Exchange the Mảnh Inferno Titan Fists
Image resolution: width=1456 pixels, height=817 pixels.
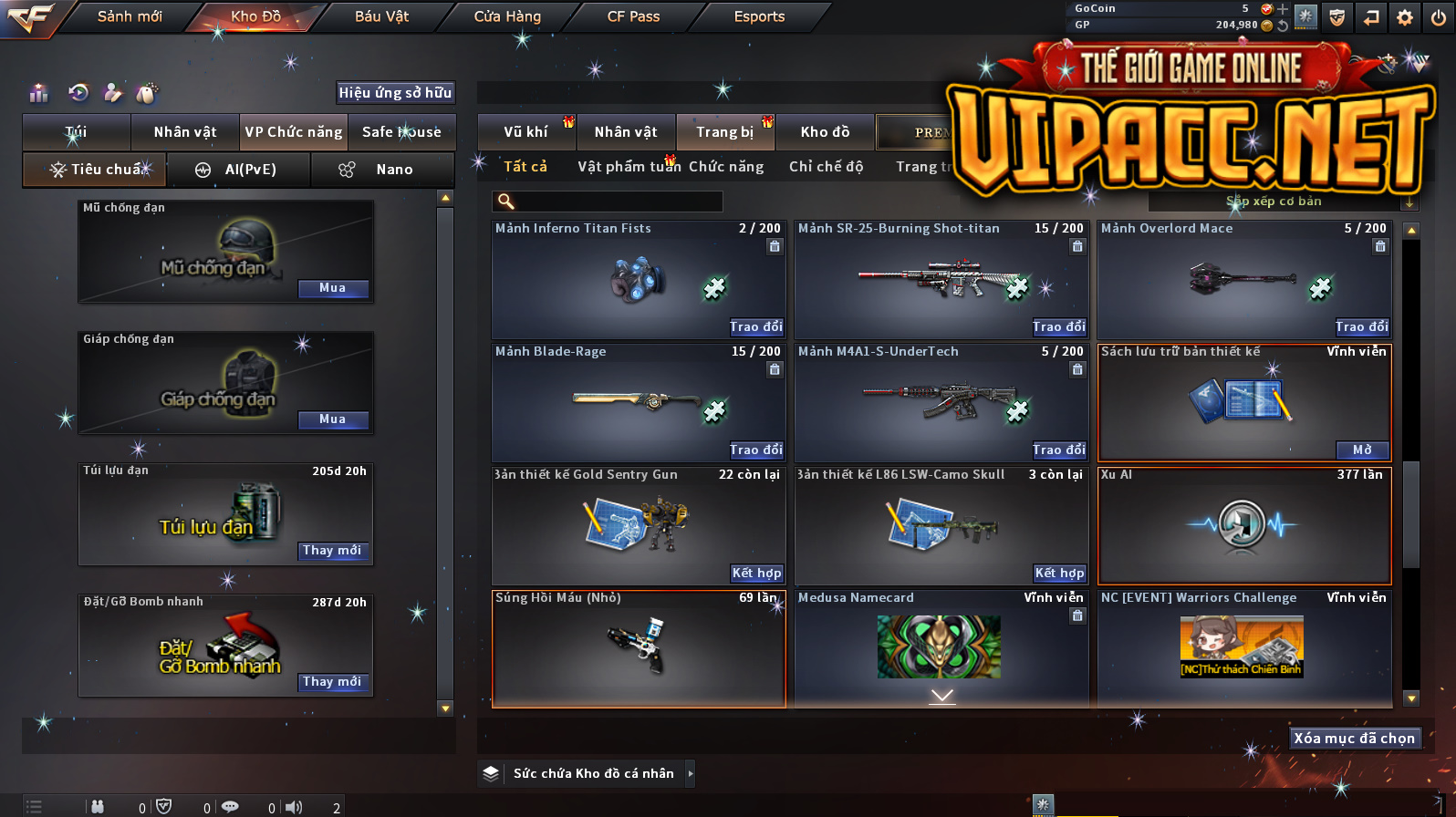pos(756,326)
